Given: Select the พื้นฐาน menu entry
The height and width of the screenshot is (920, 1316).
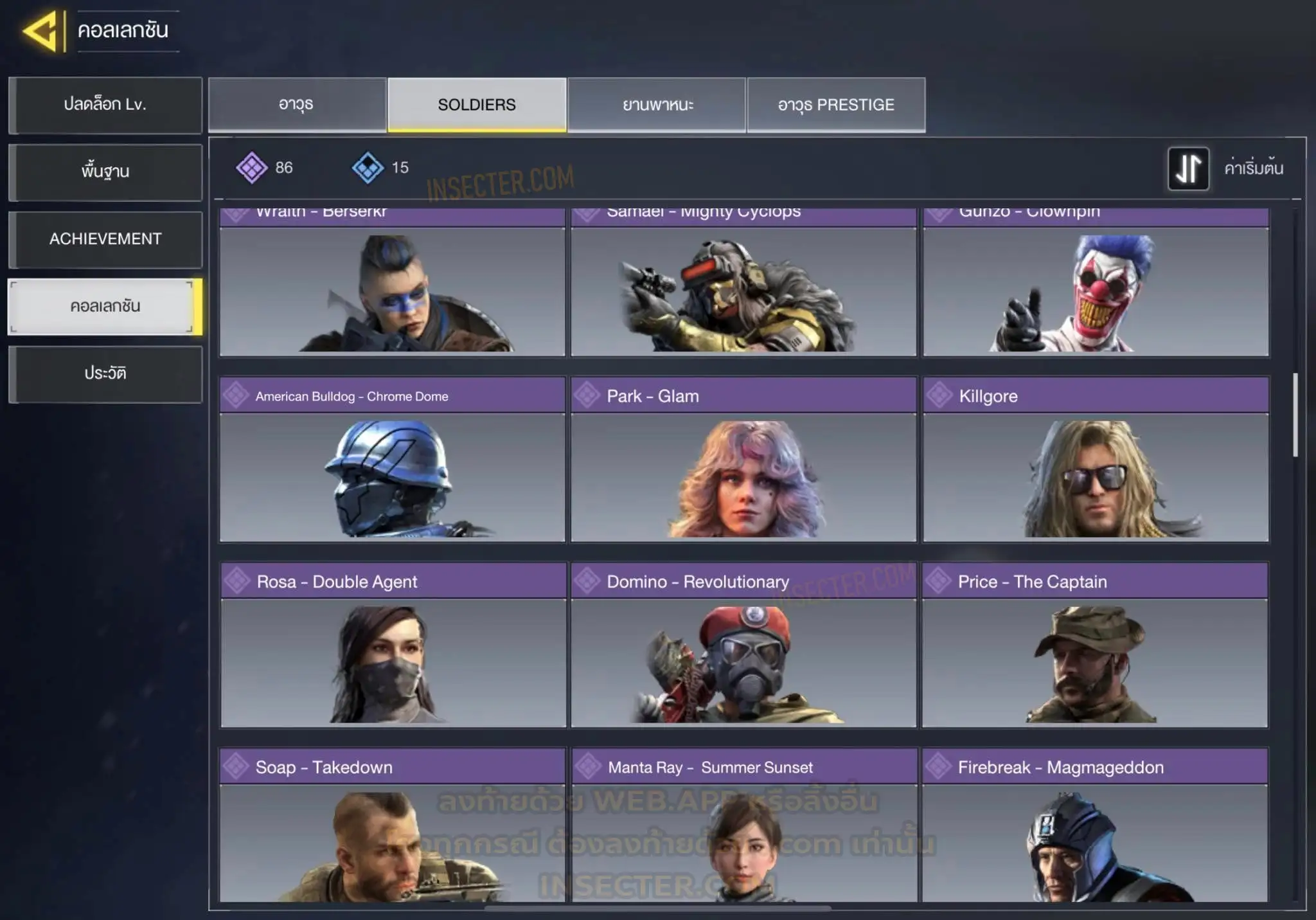Looking at the screenshot, I should (x=105, y=172).
